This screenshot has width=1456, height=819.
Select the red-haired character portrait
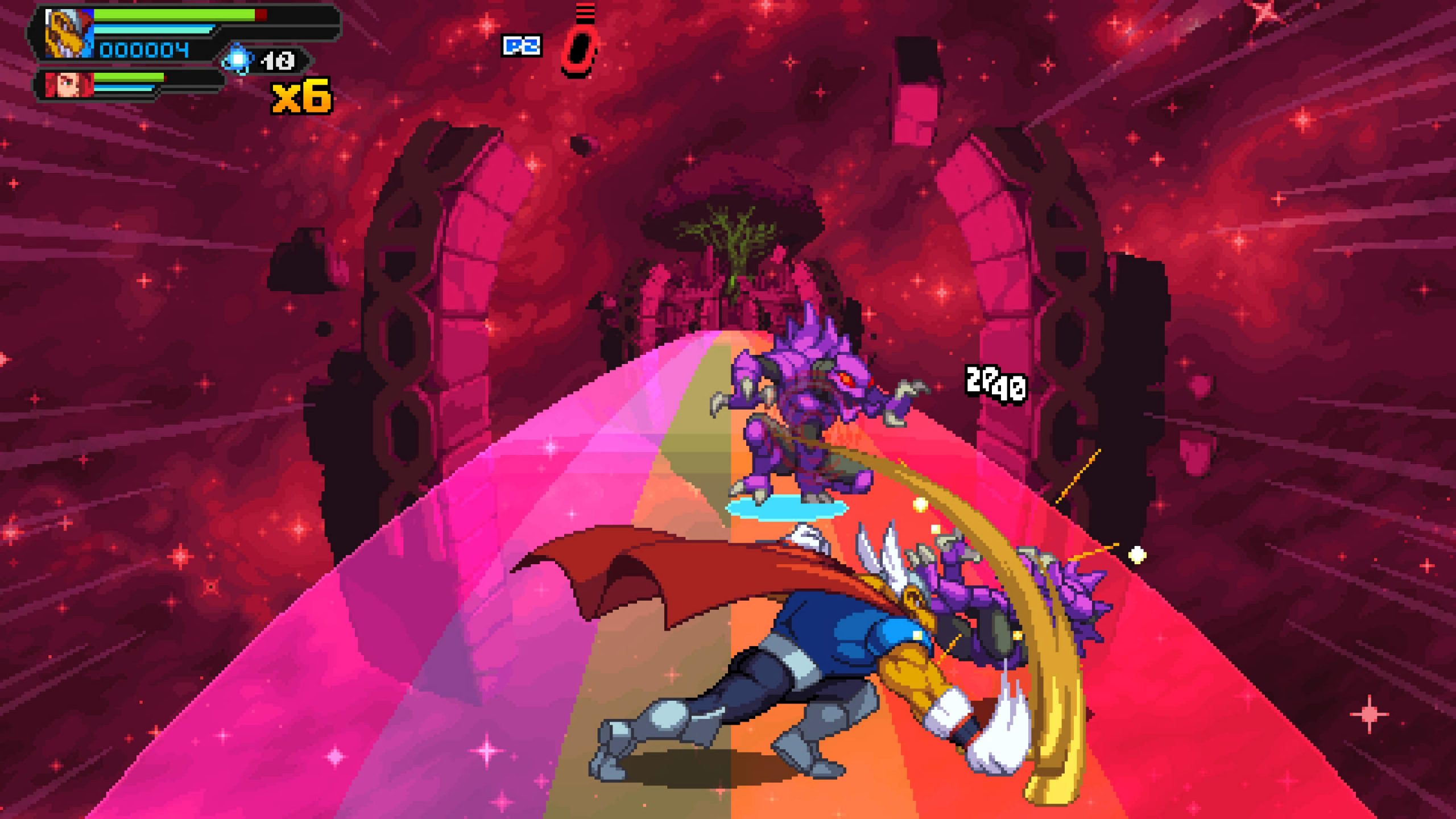coord(69,85)
